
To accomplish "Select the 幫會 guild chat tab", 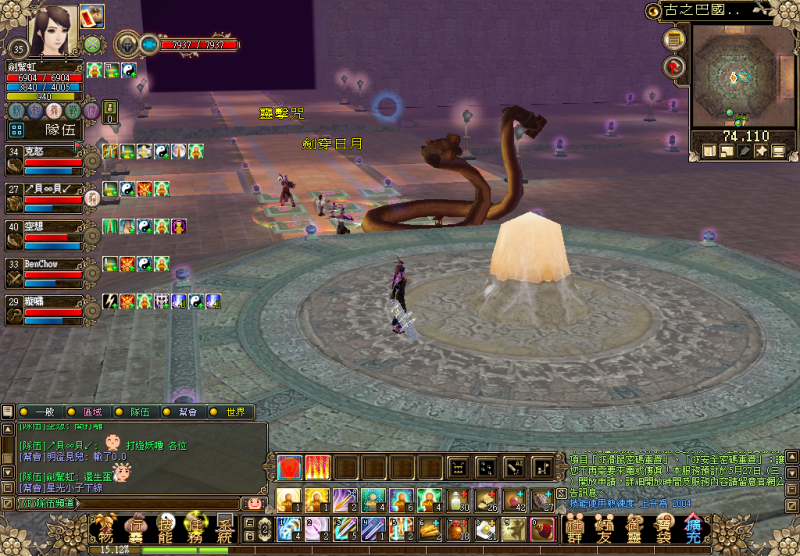I will coord(188,411).
